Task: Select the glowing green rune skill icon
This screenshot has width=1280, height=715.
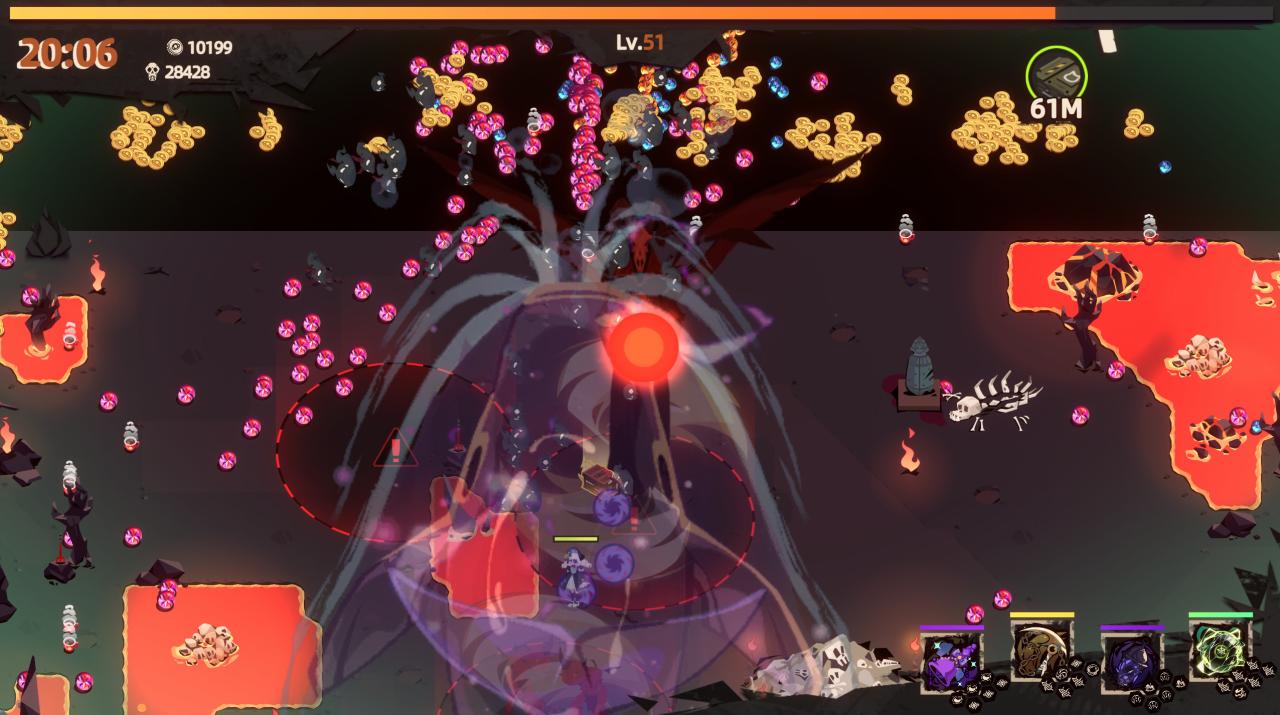Action: [x=1220, y=649]
